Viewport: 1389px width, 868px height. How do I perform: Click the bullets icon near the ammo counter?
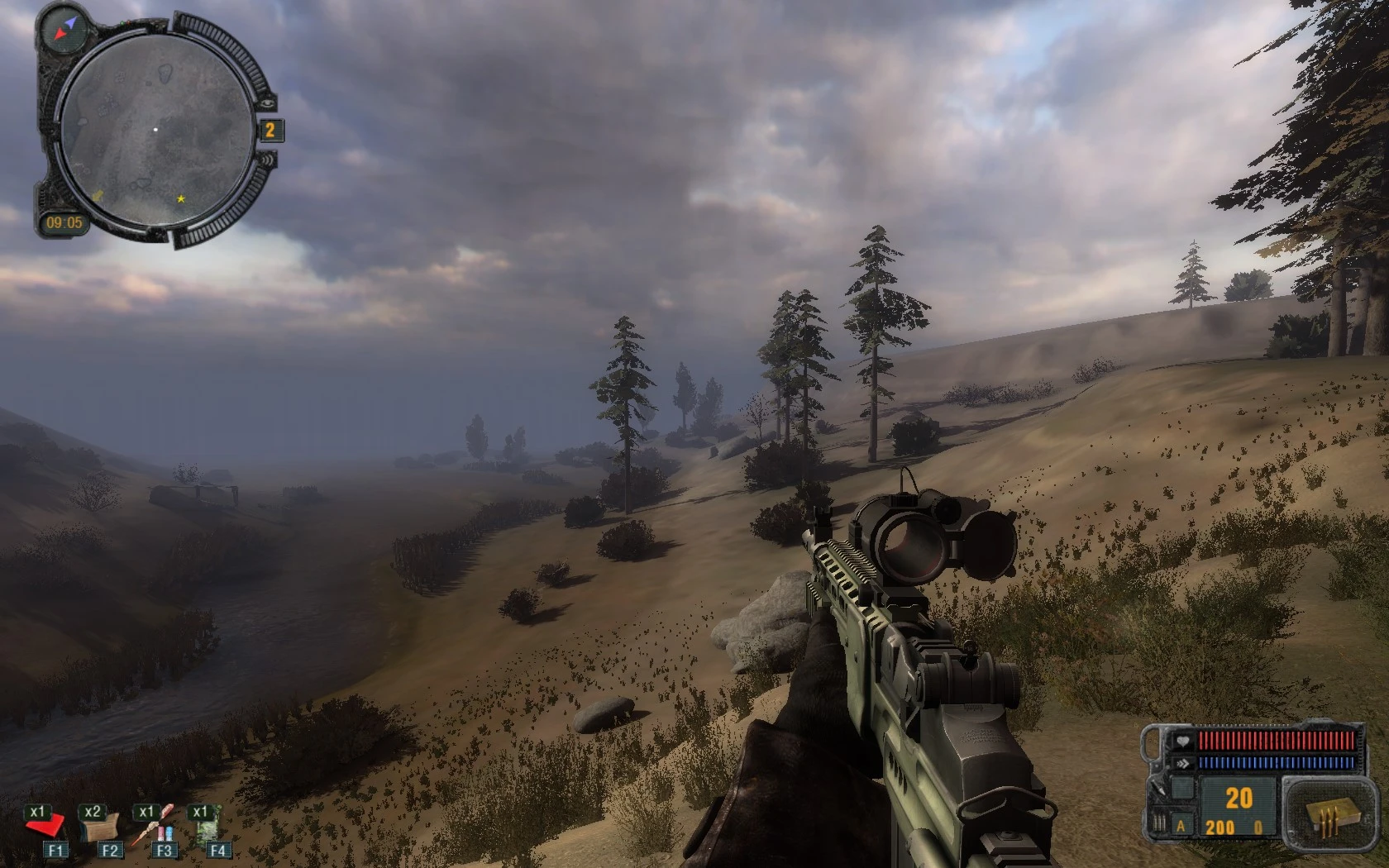click(1159, 823)
